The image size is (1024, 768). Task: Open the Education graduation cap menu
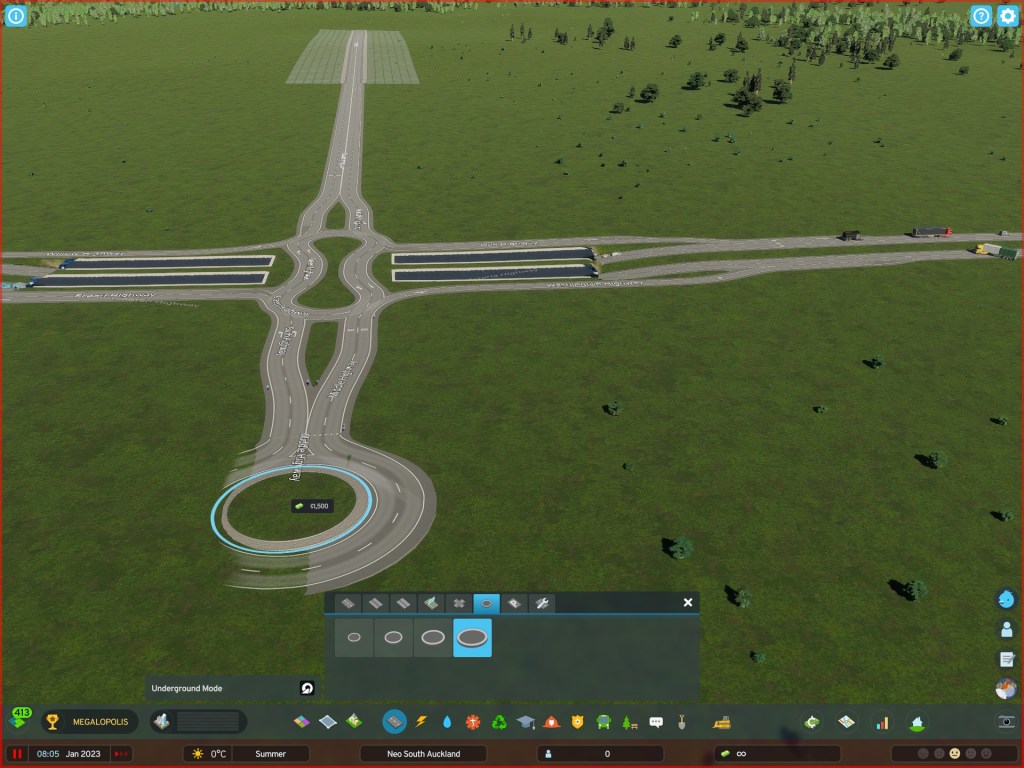(525, 721)
